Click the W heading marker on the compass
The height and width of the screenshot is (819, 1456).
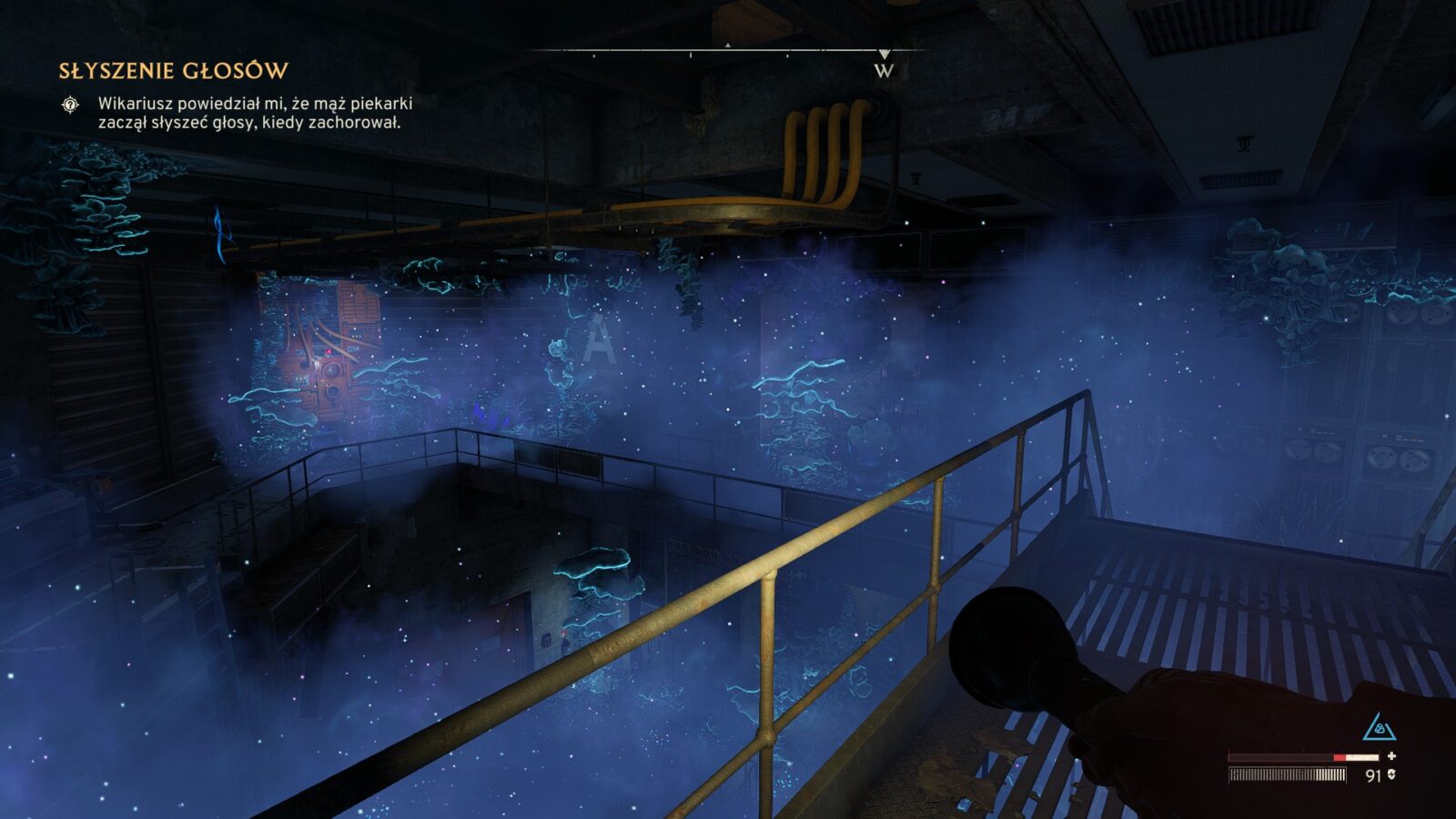(884, 70)
